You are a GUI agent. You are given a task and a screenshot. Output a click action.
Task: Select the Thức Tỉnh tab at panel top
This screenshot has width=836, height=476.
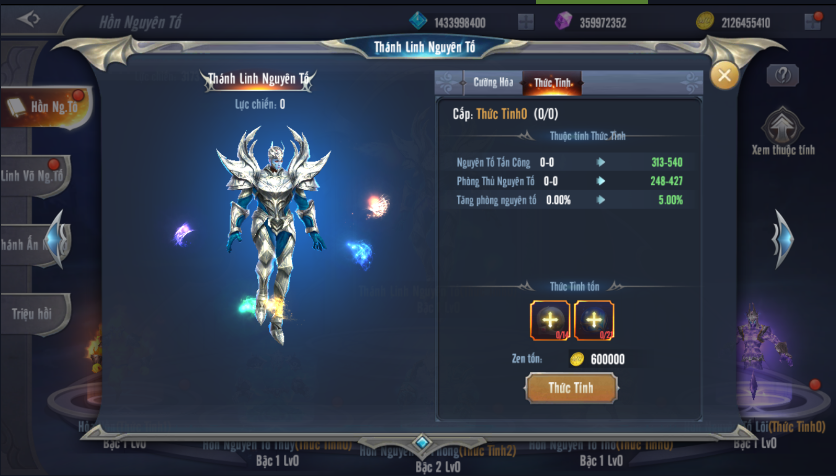point(551,83)
